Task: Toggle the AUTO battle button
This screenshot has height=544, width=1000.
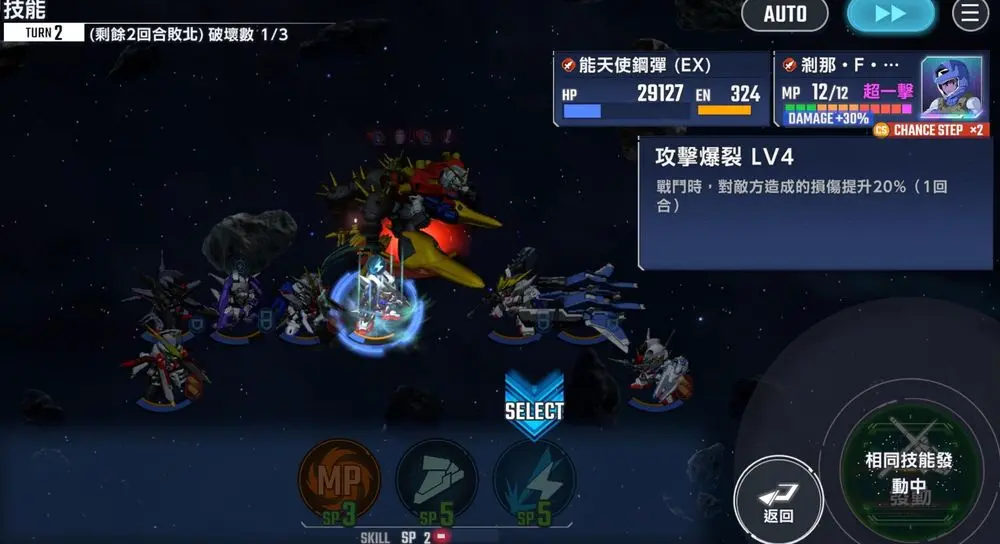Action: (785, 15)
